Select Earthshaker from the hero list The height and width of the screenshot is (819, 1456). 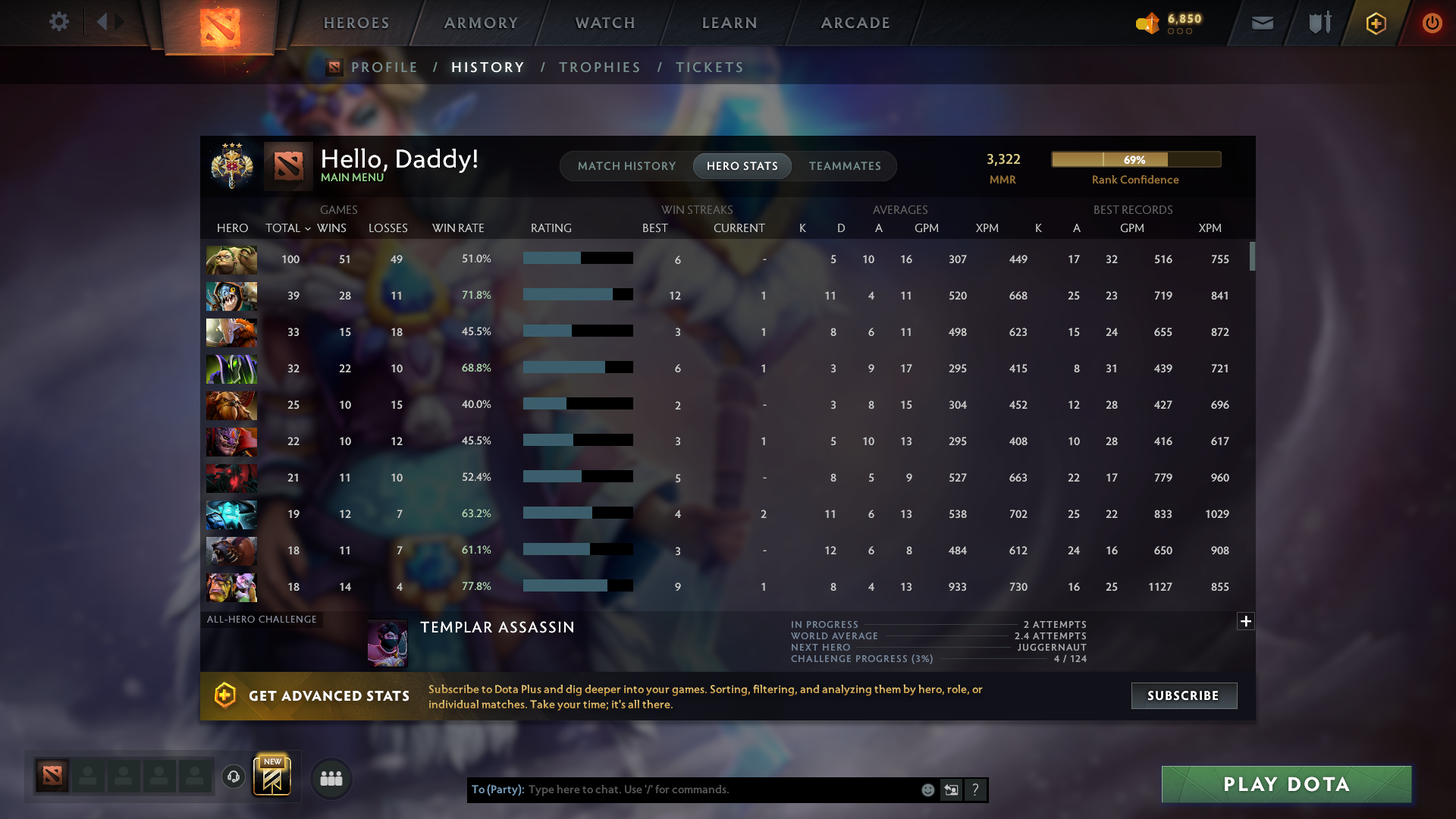pyautogui.click(x=231, y=405)
